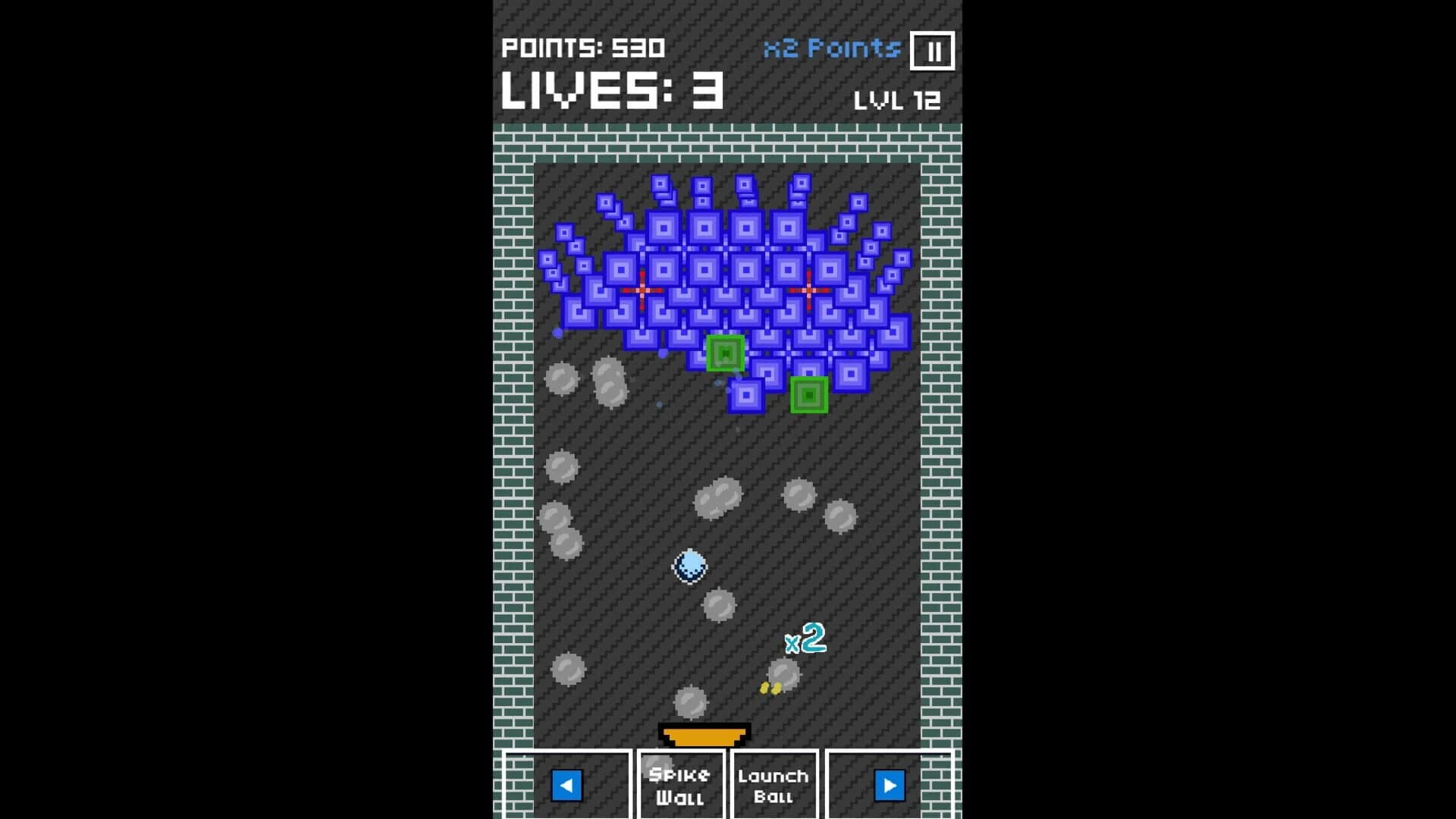Click the pause icon in top right
This screenshot has height=819, width=1456.
click(934, 50)
